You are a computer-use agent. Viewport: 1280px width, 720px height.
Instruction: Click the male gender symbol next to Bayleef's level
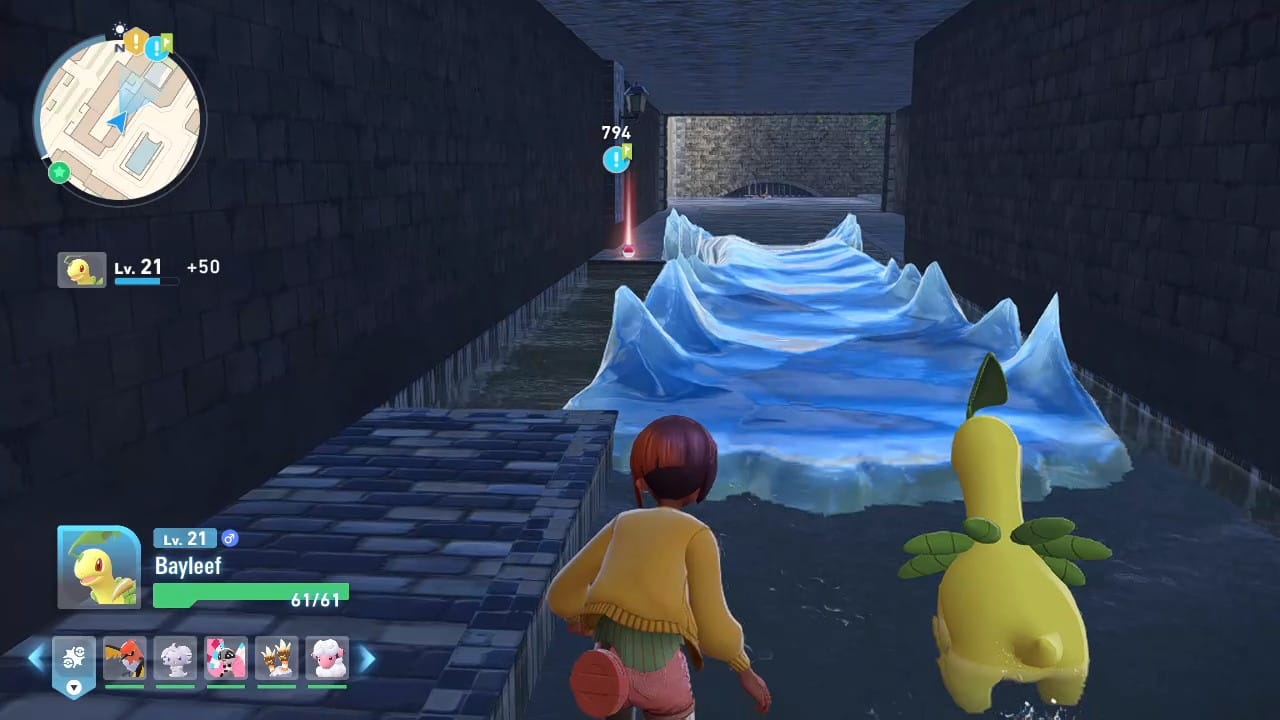232,538
